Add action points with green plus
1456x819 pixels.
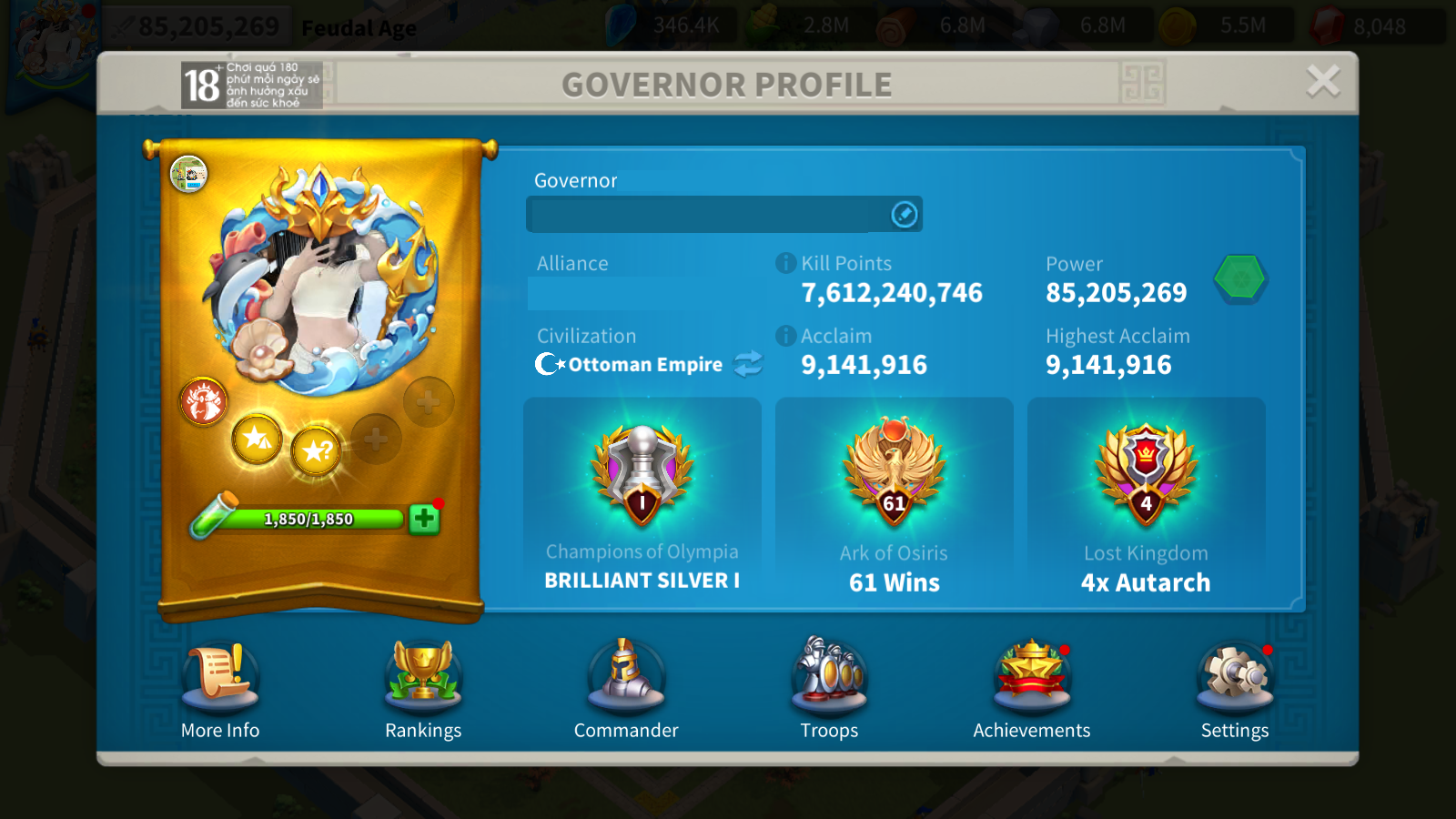point(424,519)
